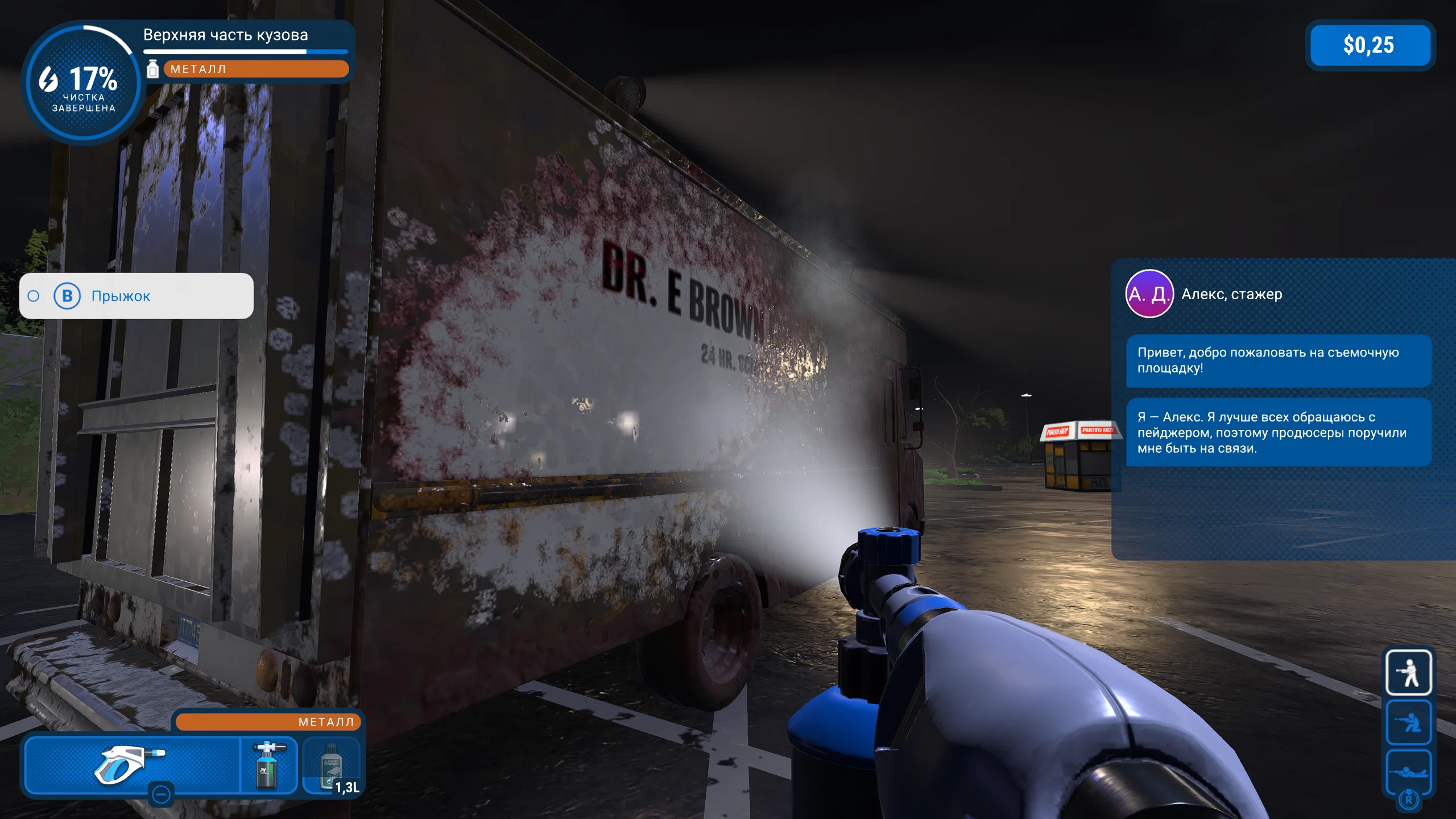Open Alex the intern's avatar

click(1149, 293)
